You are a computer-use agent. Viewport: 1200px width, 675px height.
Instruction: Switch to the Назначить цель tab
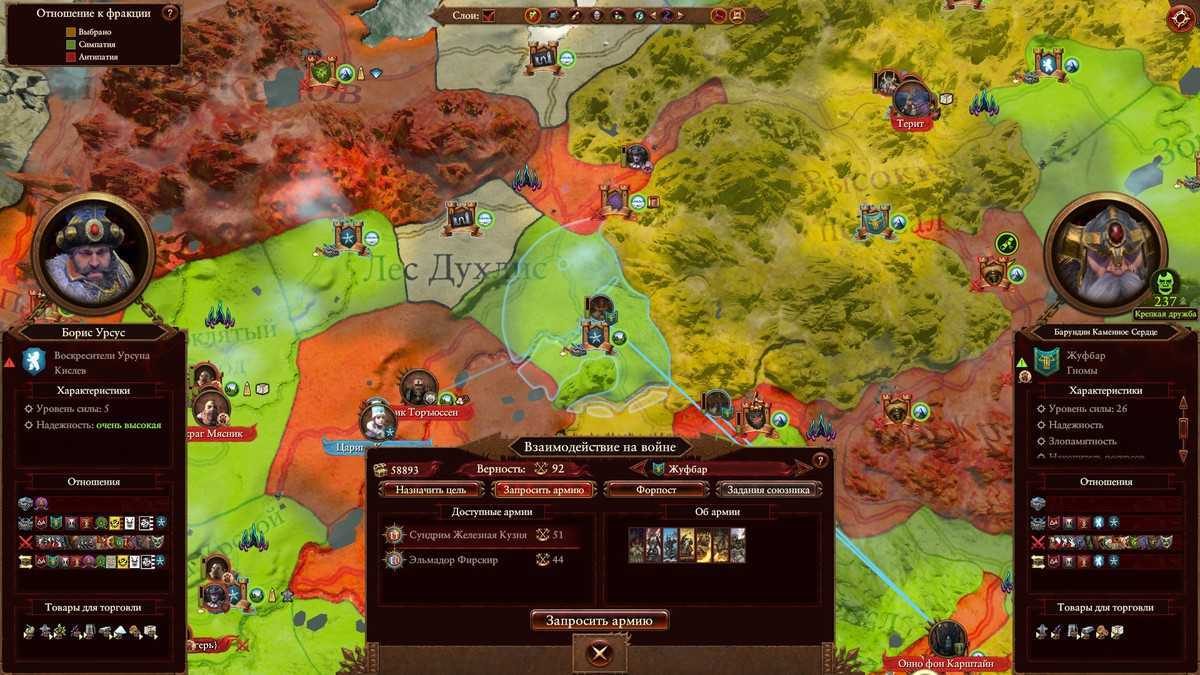coord(430,490)
